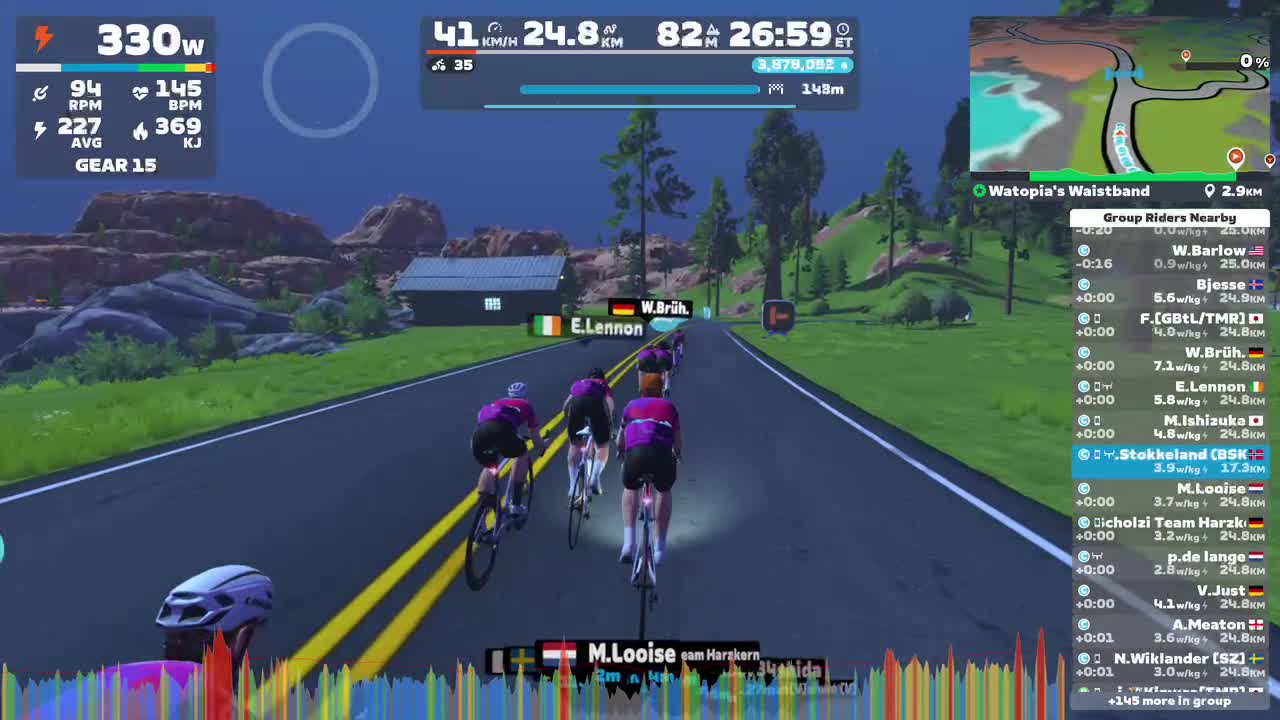Open rider profile by clicking W.Brüh nametag

tap(649, 309)
